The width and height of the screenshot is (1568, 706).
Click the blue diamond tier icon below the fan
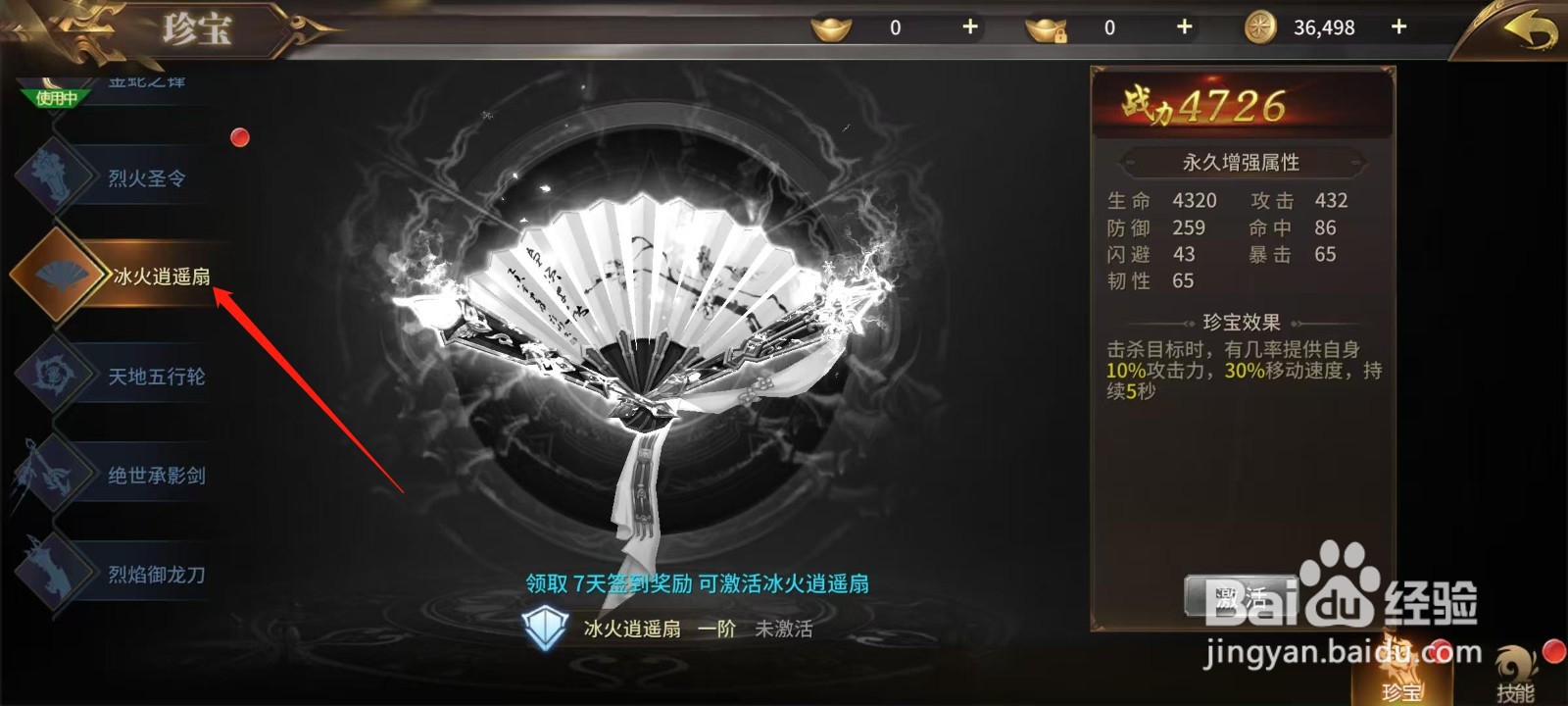click(x=544, y=629)
